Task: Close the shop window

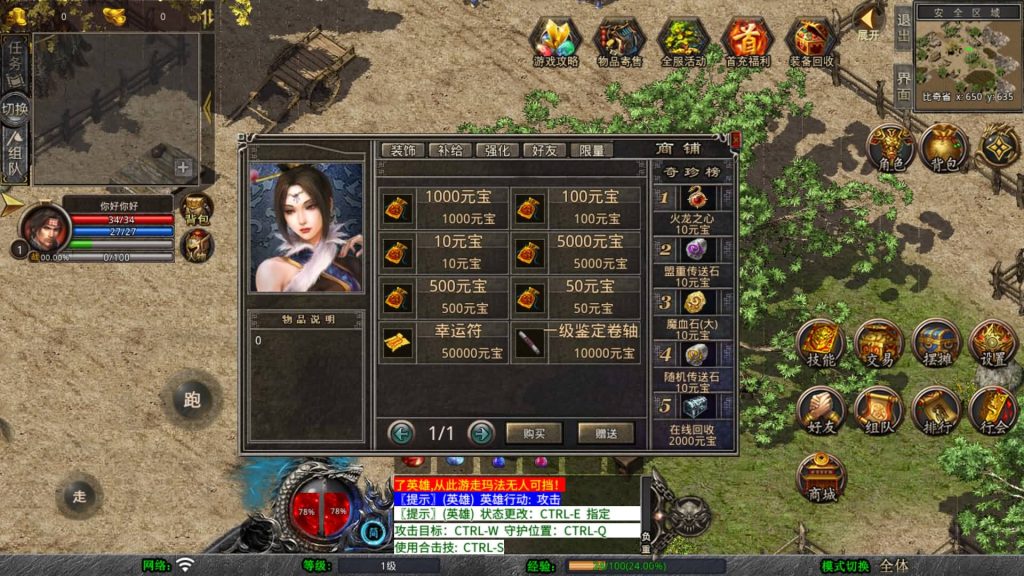Action: (736, 140)
